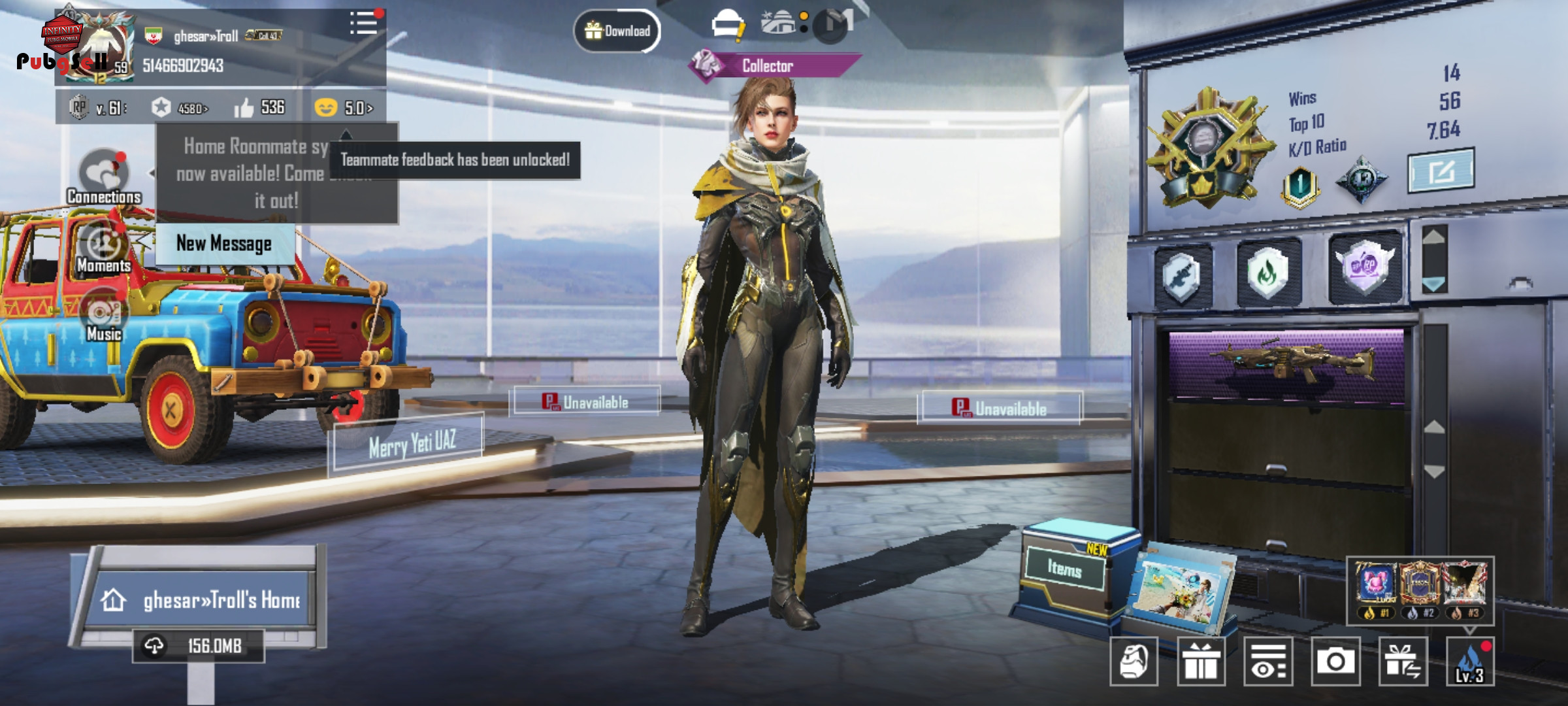View the thumbs-up likes count
1568x706 pixels.
pos(260,107)
